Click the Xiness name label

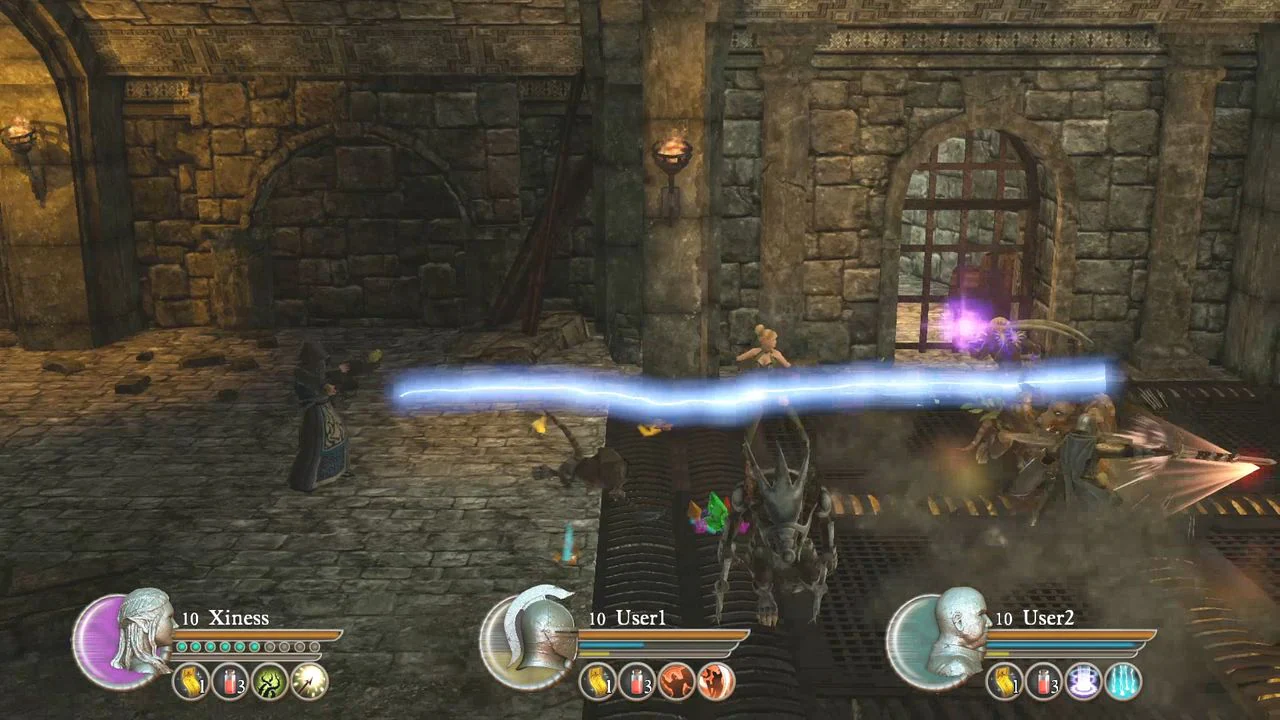tap(239, 618)
